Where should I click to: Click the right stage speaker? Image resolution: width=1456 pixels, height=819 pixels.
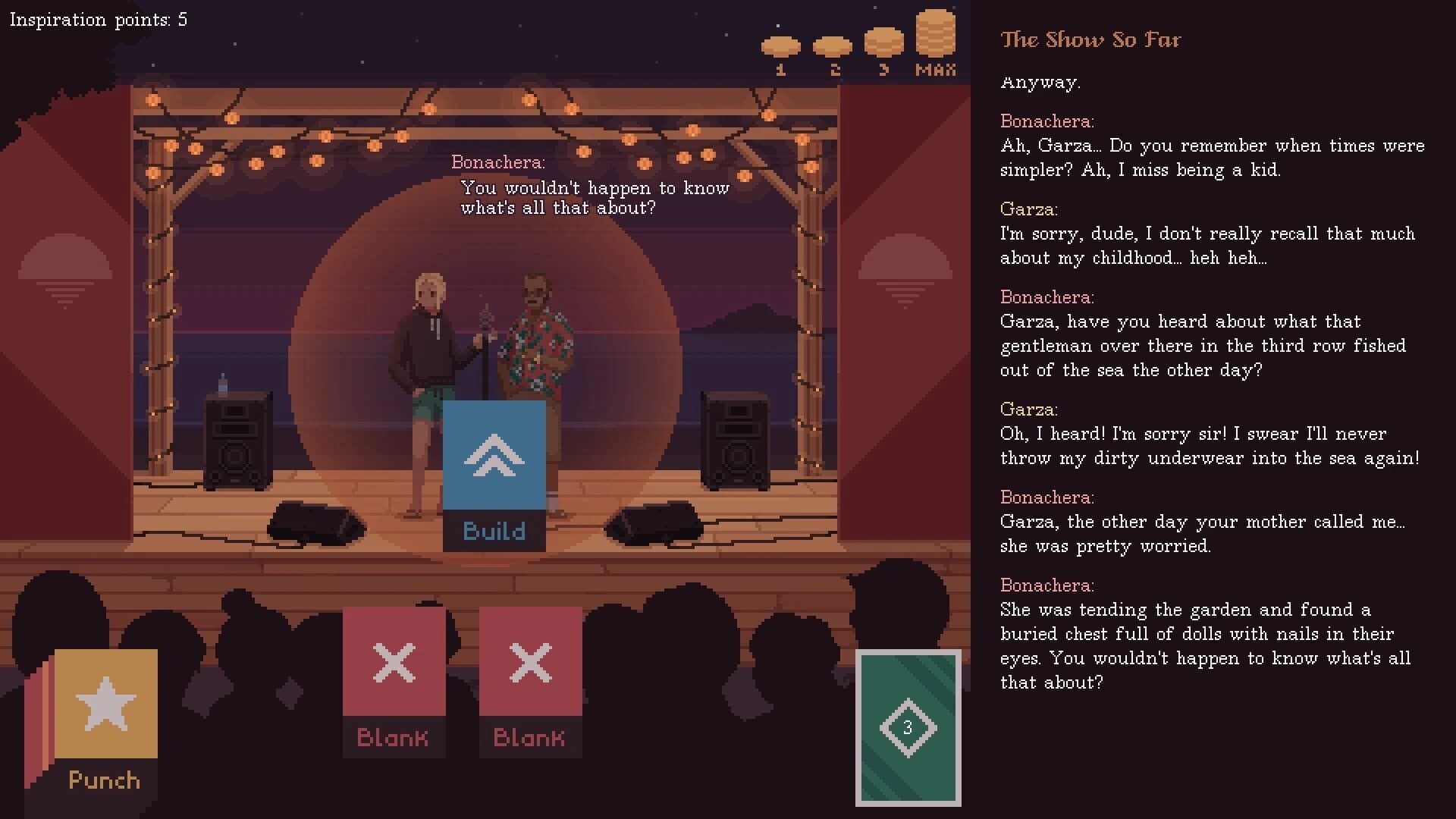pyautogui.click(x=734, y=440)
